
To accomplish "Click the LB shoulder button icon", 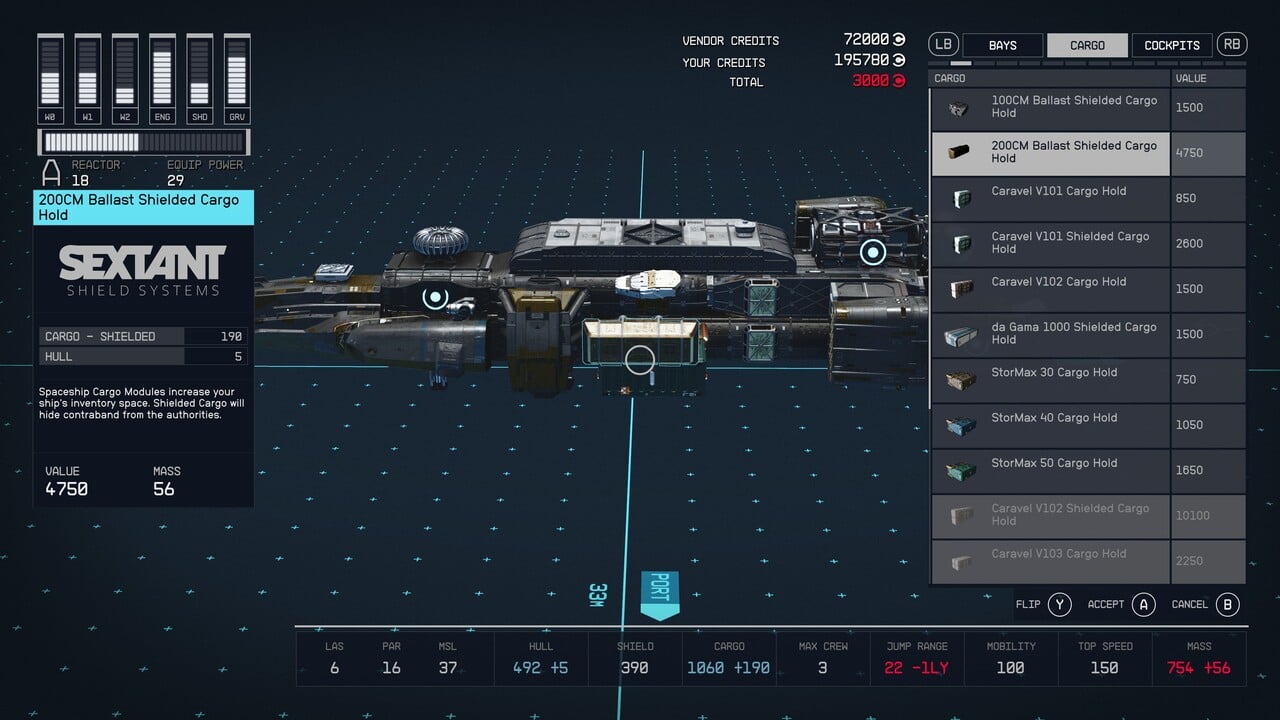I will pos(941,44).
